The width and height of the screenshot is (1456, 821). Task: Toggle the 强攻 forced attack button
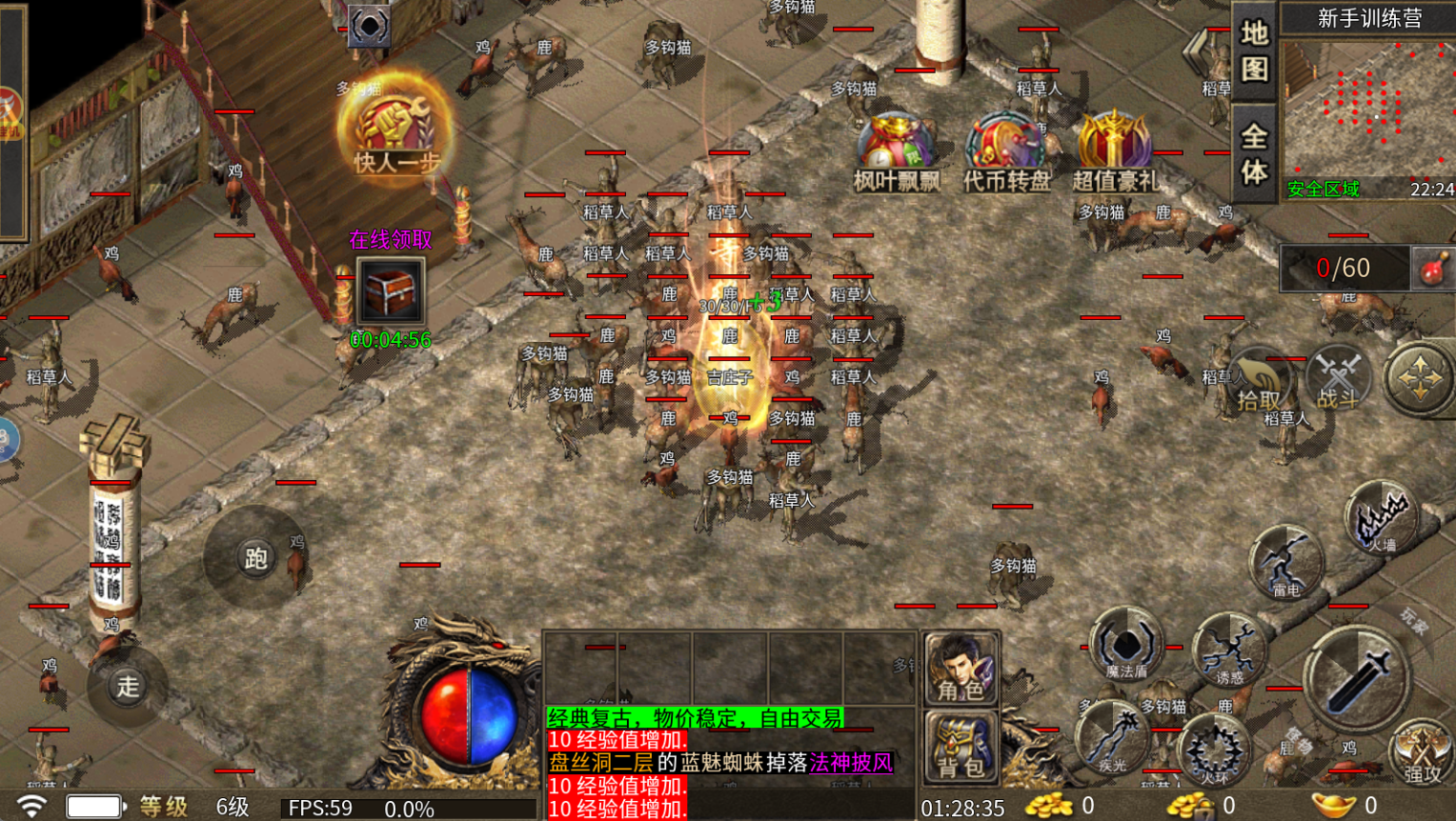1421,754
